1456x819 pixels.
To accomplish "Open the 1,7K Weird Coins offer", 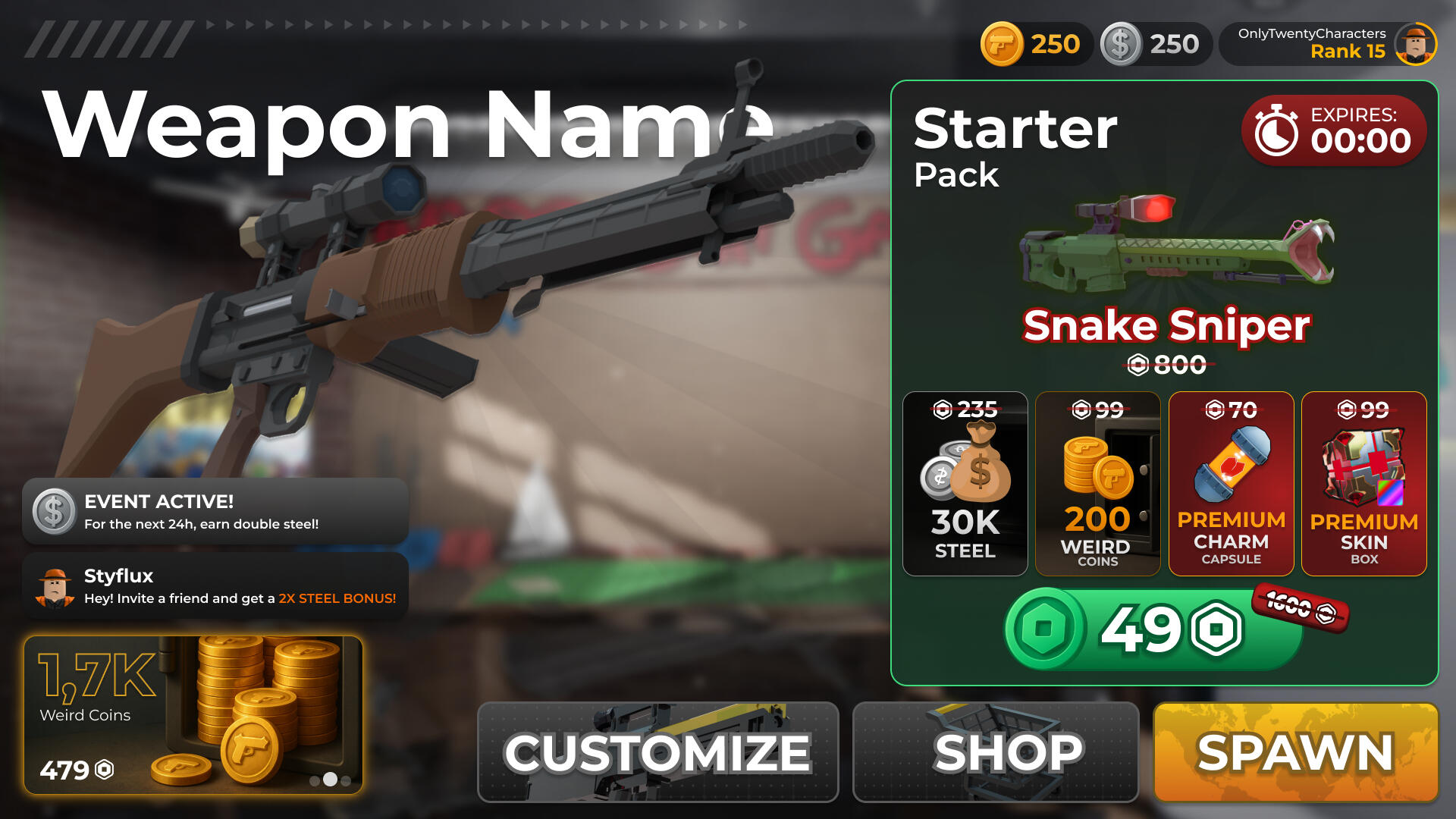I will [x=193, y=714].
